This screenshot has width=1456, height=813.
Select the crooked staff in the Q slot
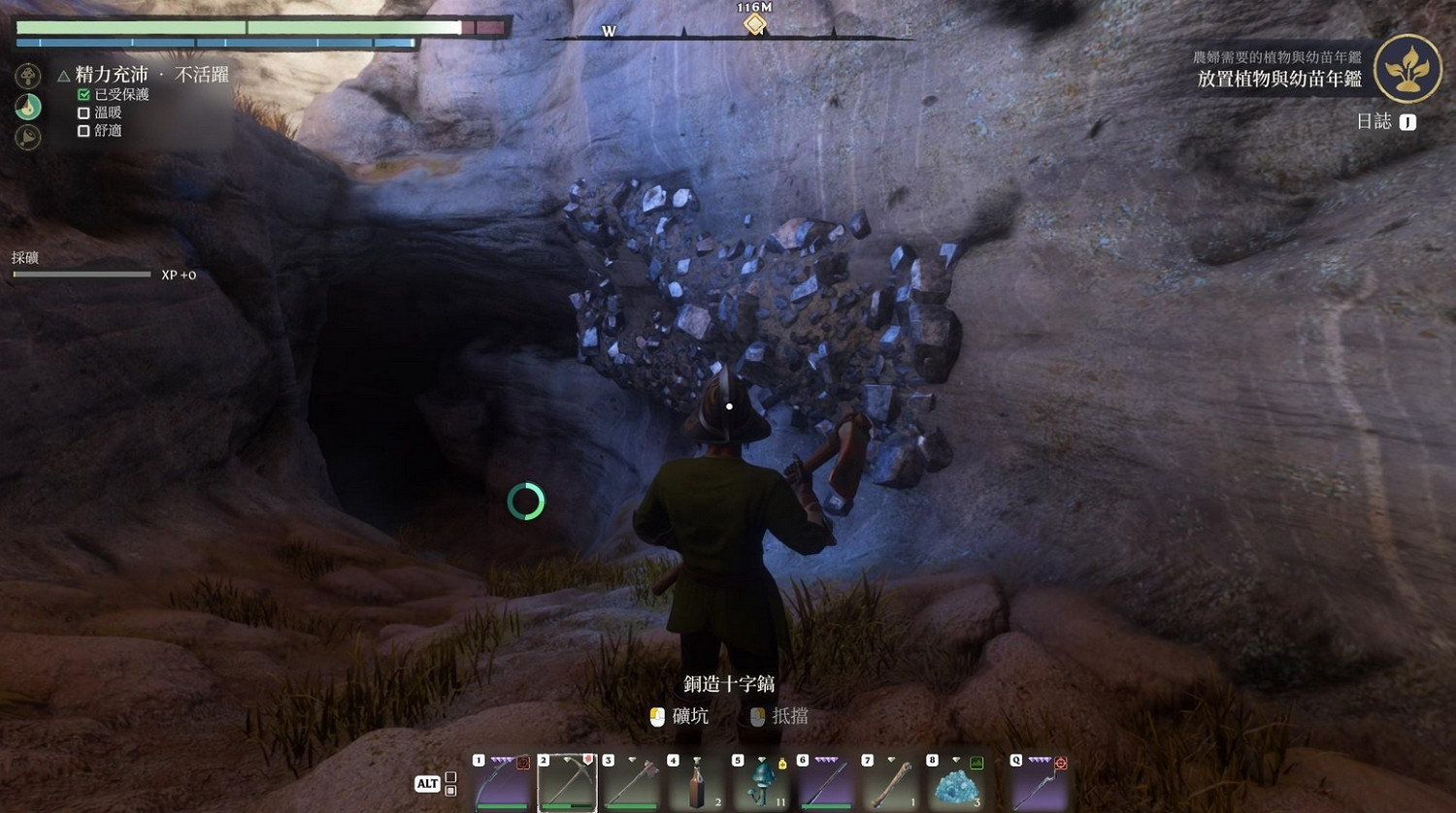tap(1039, 782)
